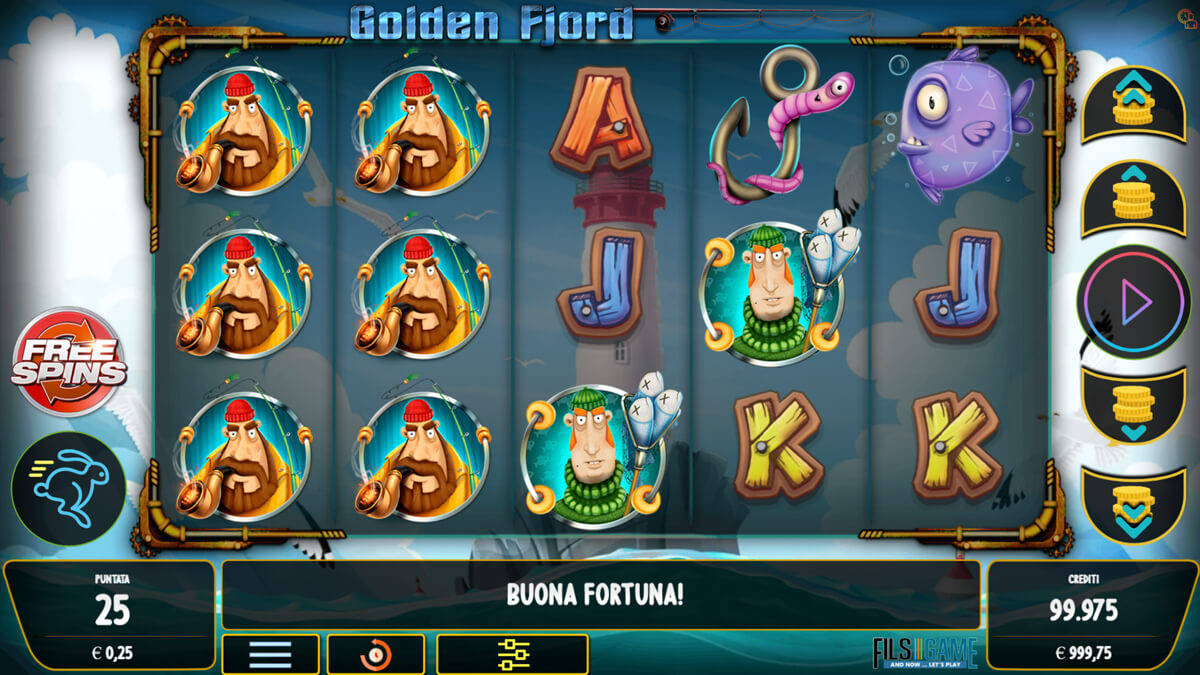Spin the reels with the play button

(1133, 302)
